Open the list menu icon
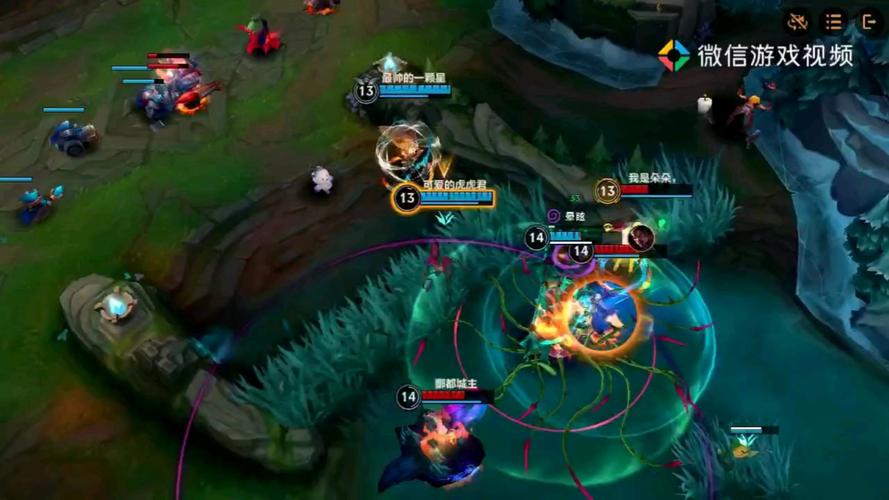This screenshot has width=889, height=500. tap(833, 21)
